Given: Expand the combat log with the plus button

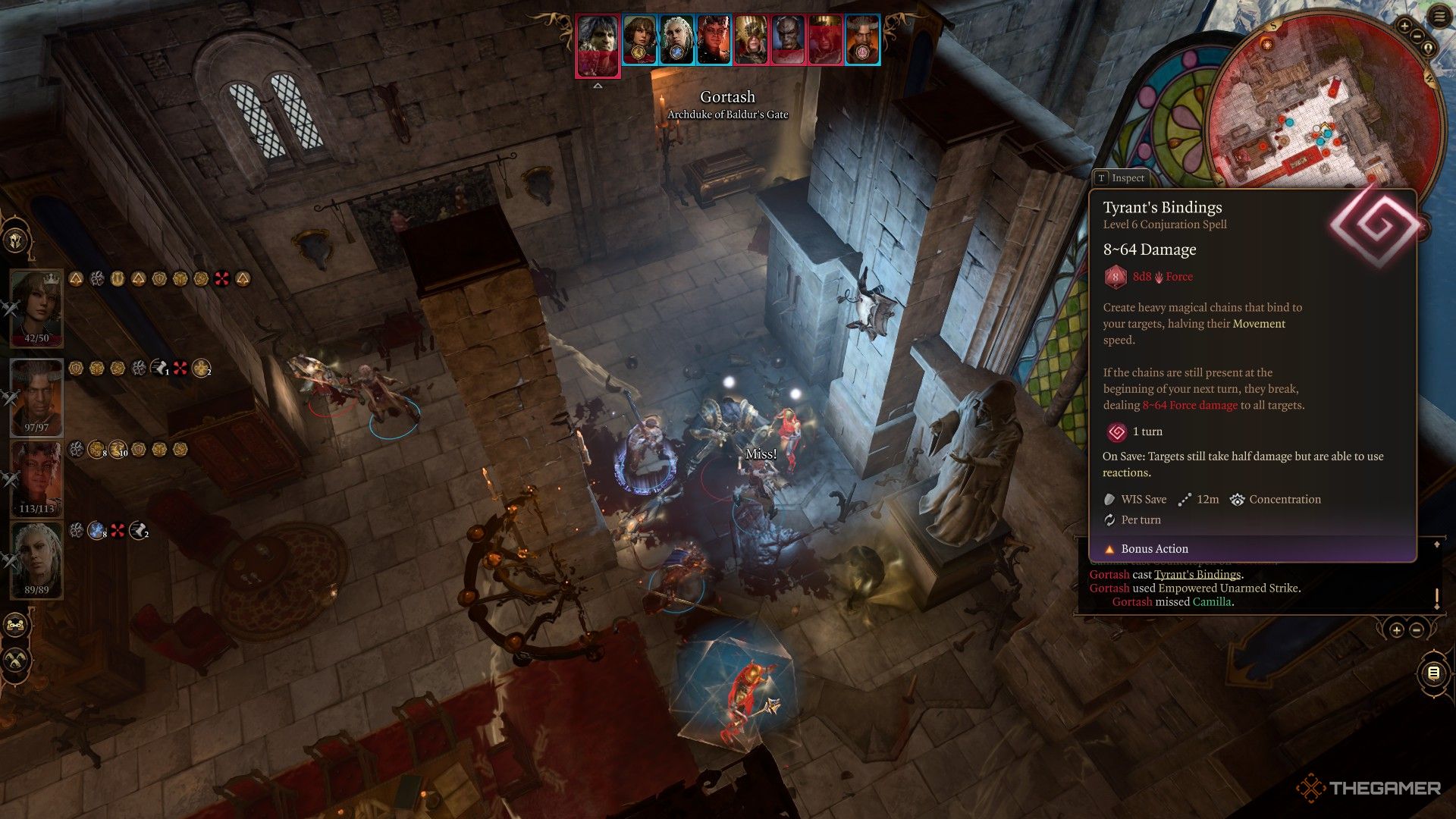Looking at the screenshot, I should click(1397, 630).
